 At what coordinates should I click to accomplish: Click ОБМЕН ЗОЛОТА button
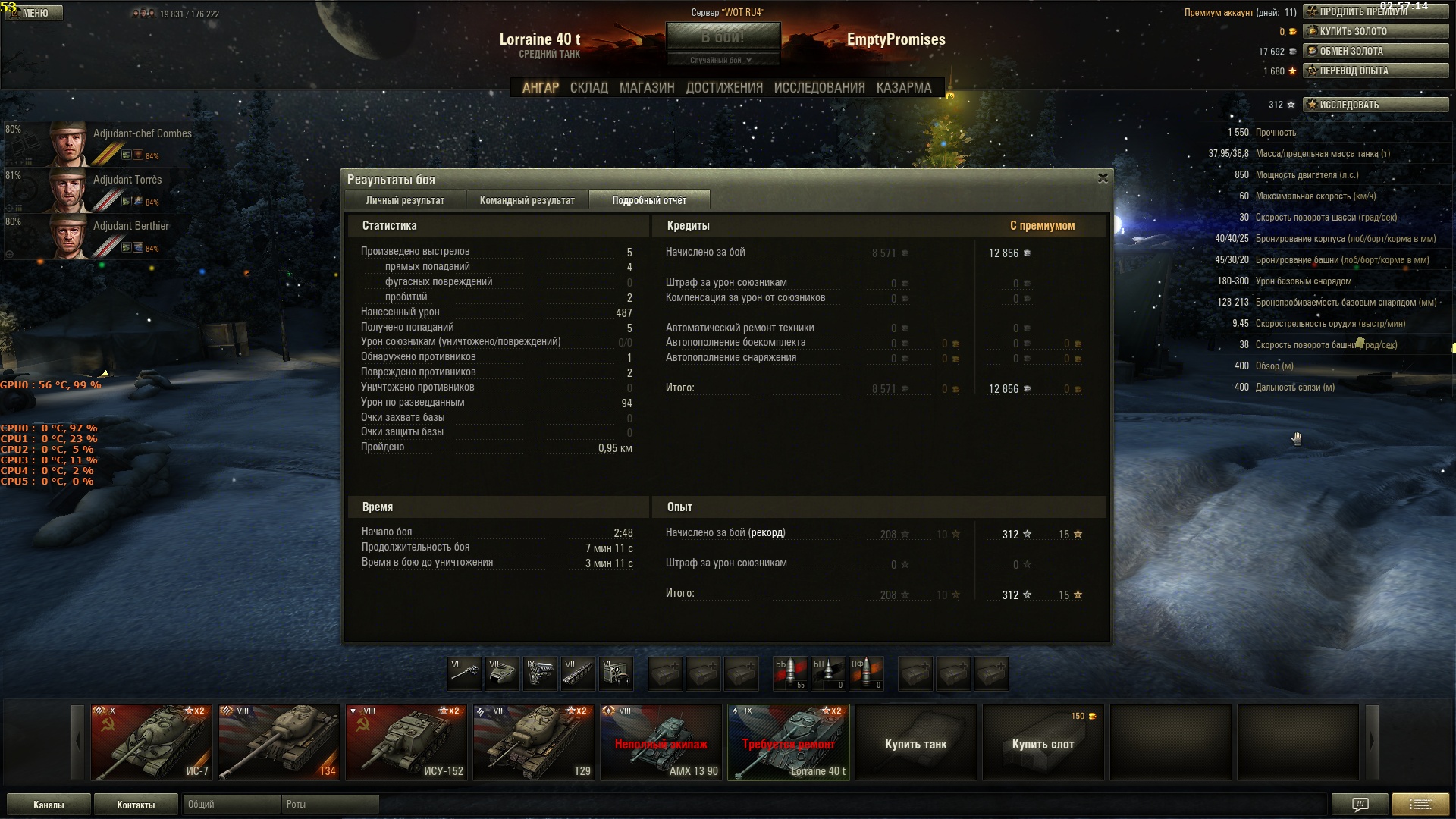click(x=1376, y=51)
